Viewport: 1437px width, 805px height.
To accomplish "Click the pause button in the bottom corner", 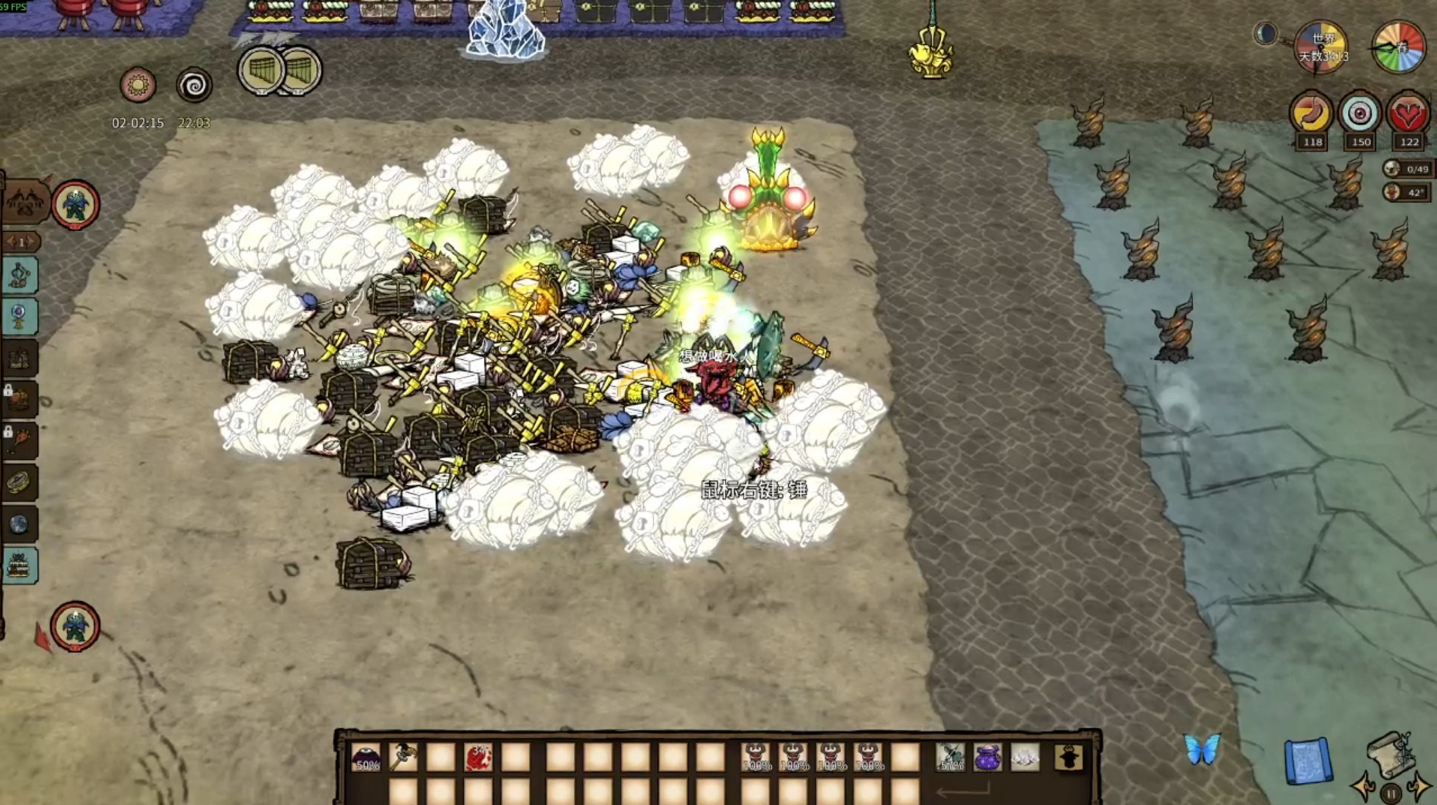I will (1390, 794).
